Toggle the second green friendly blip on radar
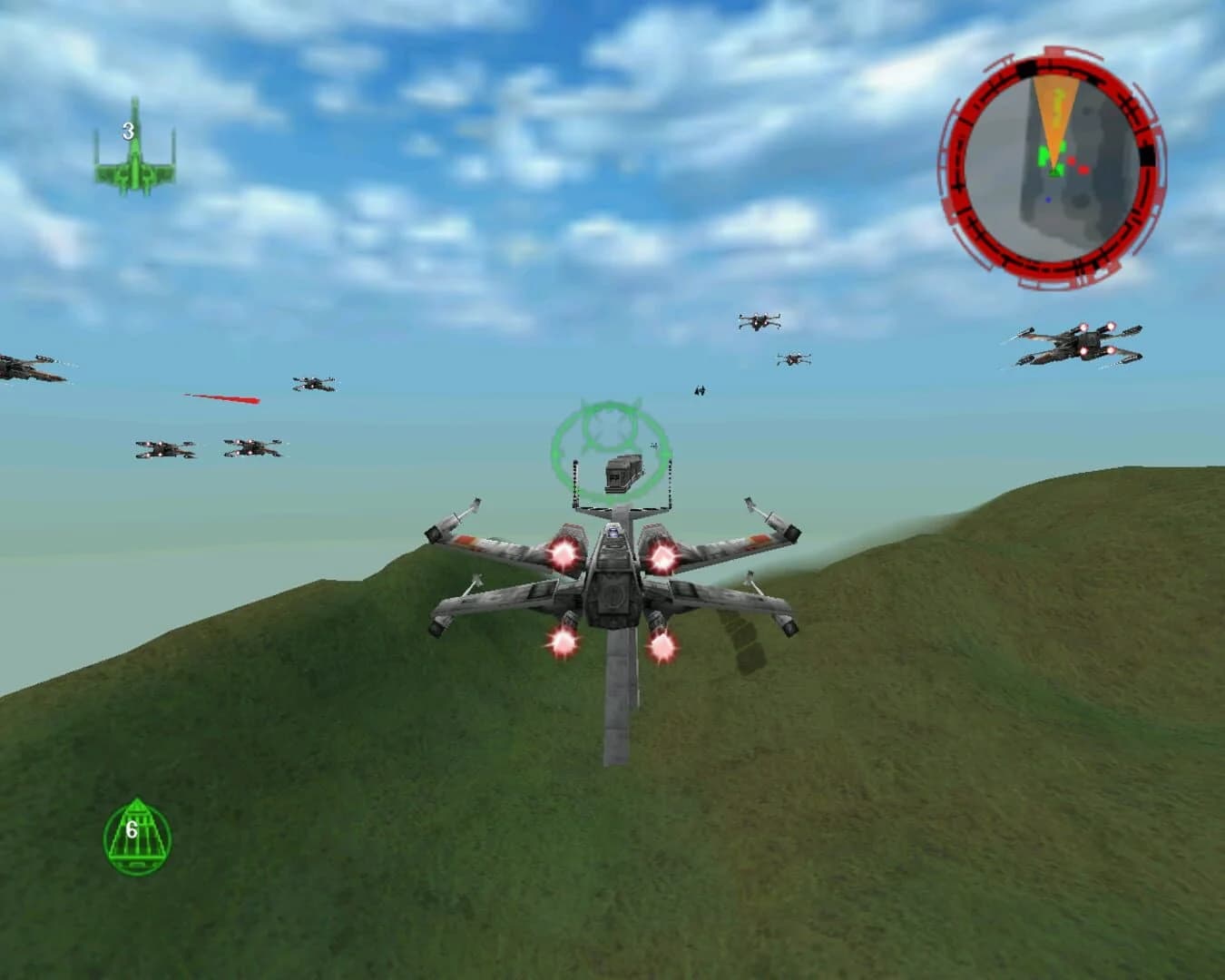 point(1063,145)
